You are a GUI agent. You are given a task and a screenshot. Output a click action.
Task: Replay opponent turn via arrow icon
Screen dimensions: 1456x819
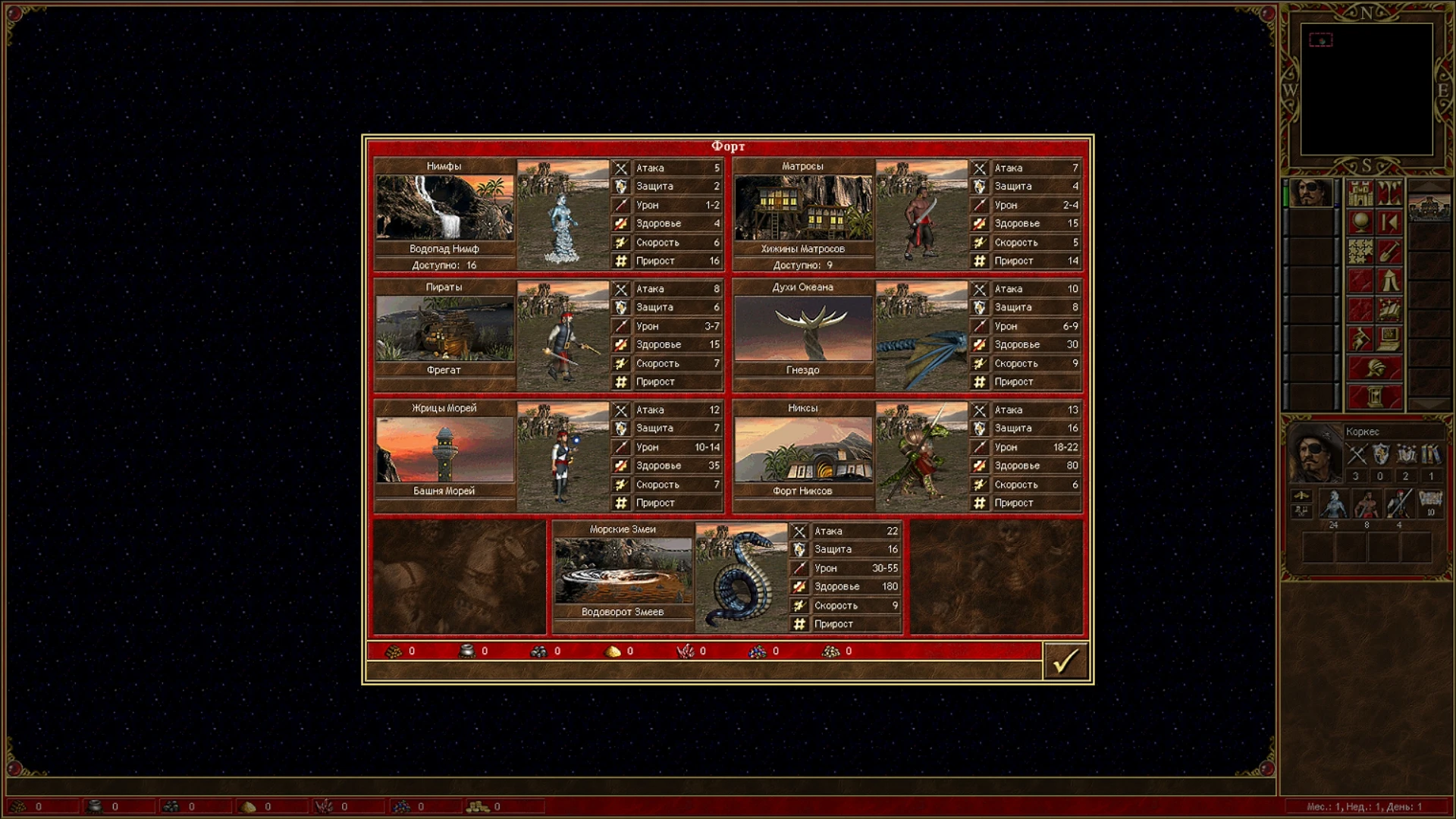(x=1389, y=223)
